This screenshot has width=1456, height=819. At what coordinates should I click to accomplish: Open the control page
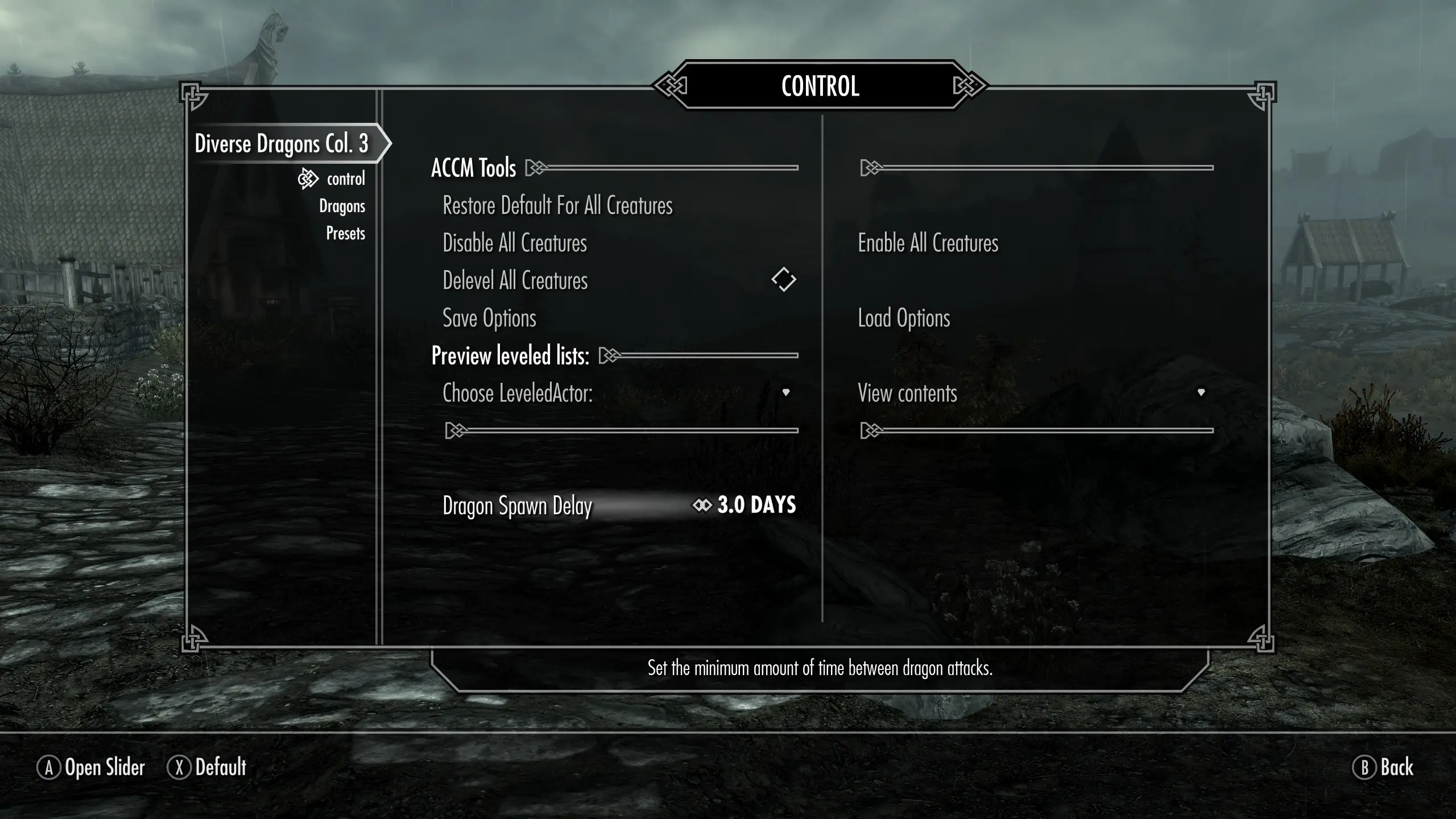coord(345,179)
